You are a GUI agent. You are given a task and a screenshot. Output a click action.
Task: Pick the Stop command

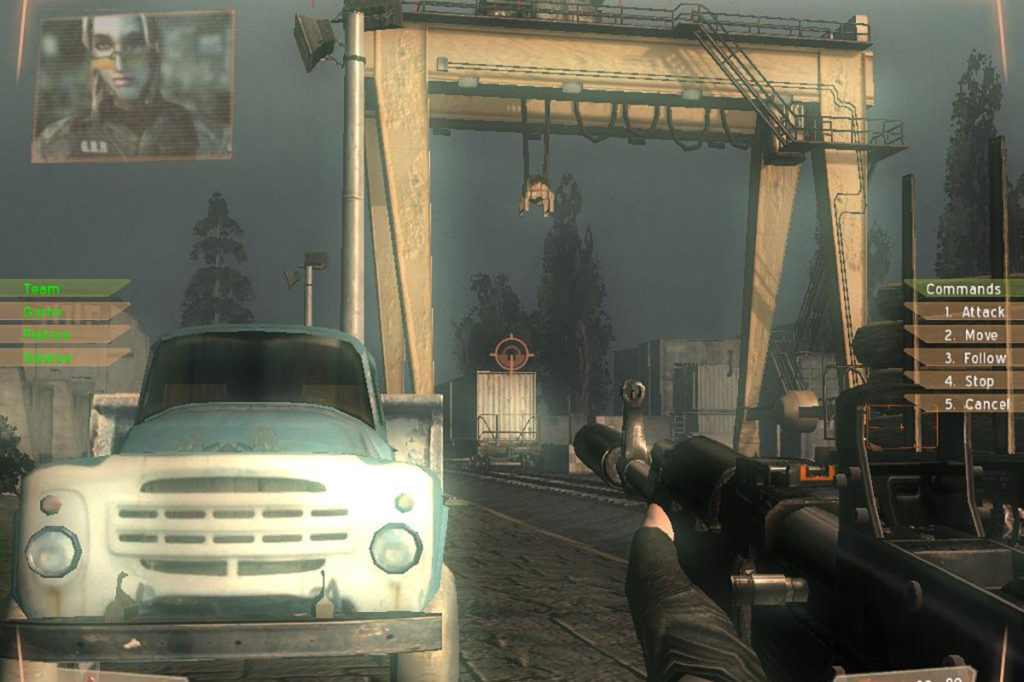(970, 381)
